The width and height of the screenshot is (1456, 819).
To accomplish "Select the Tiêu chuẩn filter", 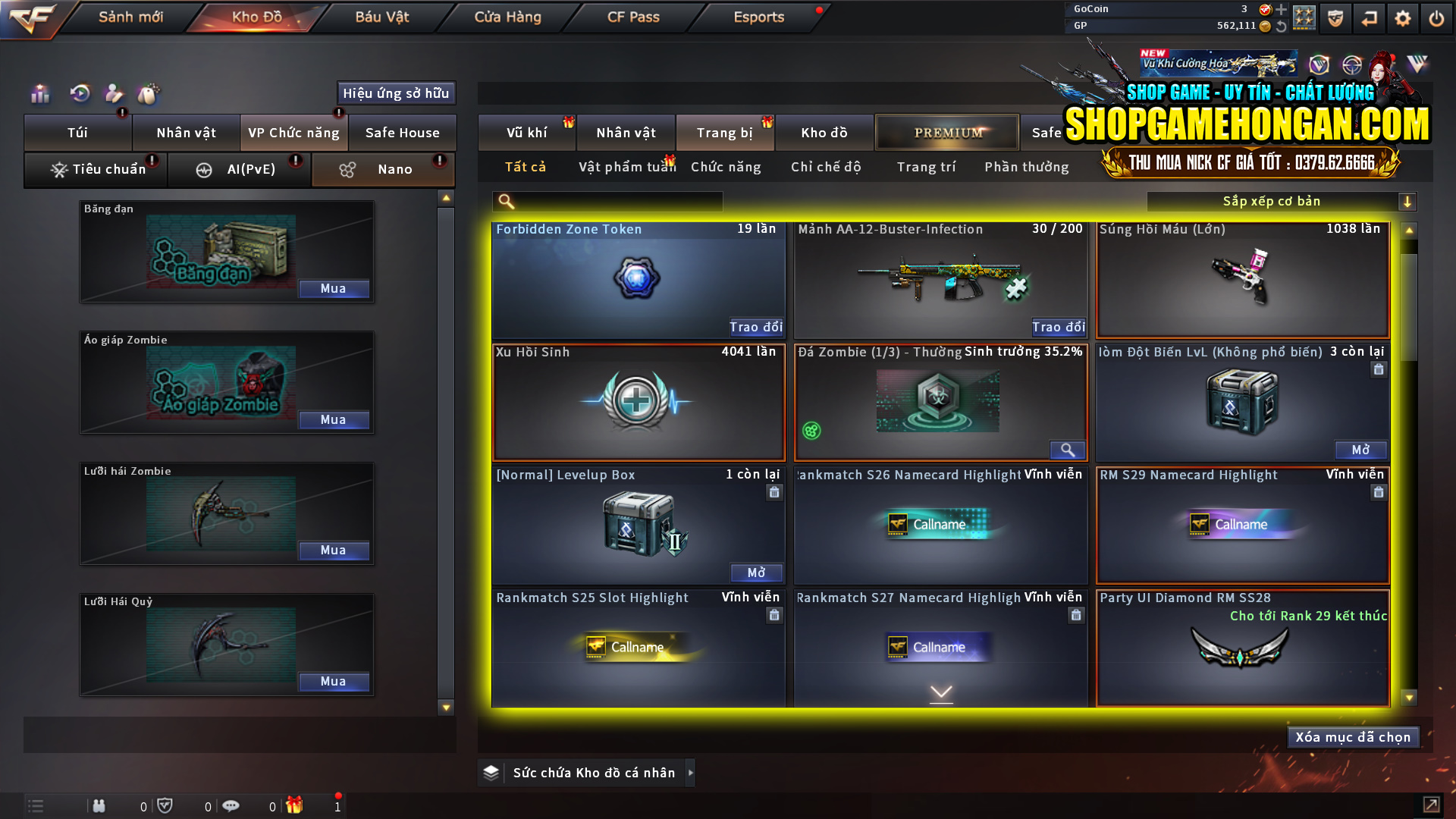I will (95, 169).
